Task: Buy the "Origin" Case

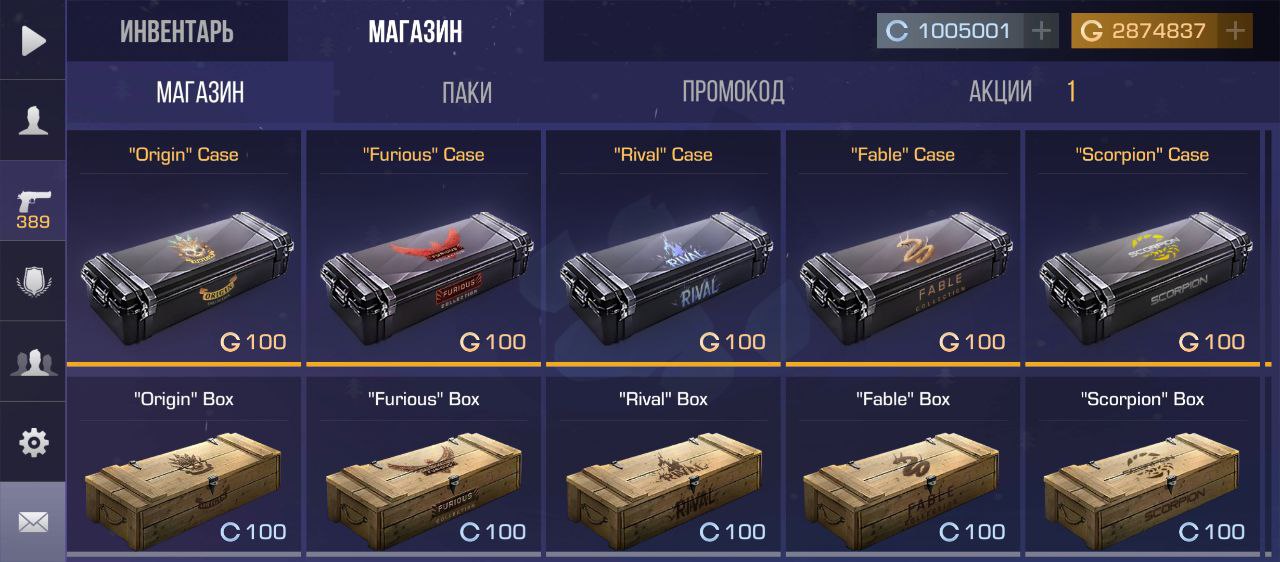Action: coord(184,250)
